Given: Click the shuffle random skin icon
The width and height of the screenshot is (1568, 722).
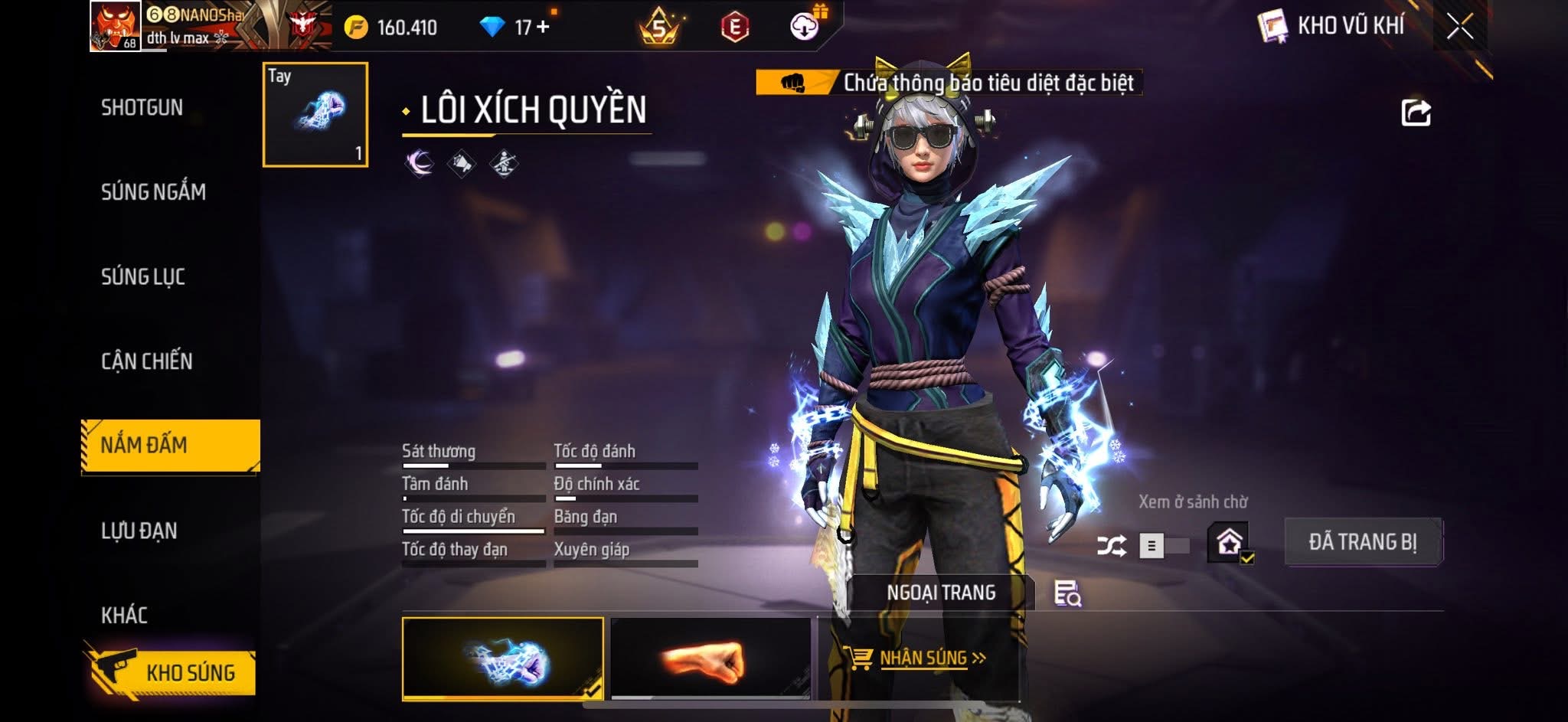Looking at the screenshot, I should click(1111, 546).
